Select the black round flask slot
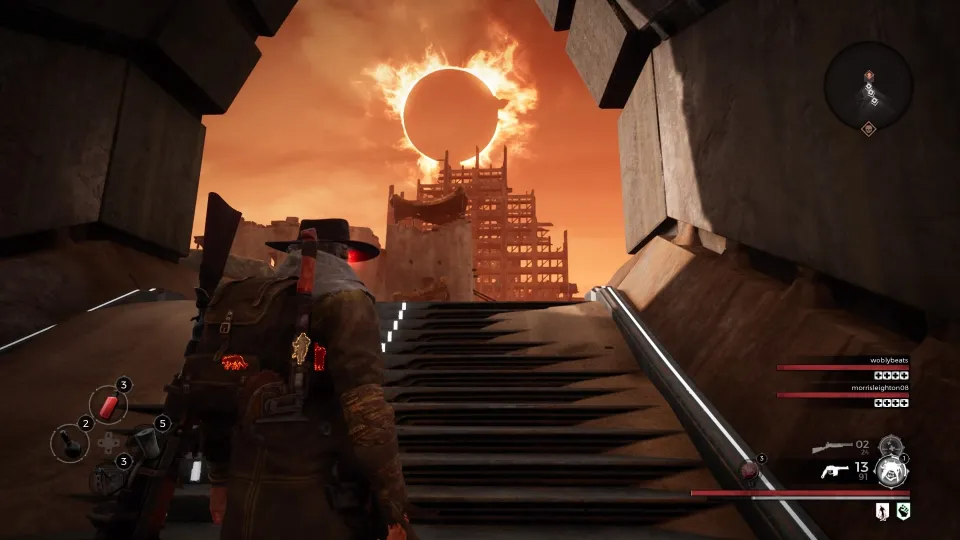The image size is (960, 540). (70, 441)
